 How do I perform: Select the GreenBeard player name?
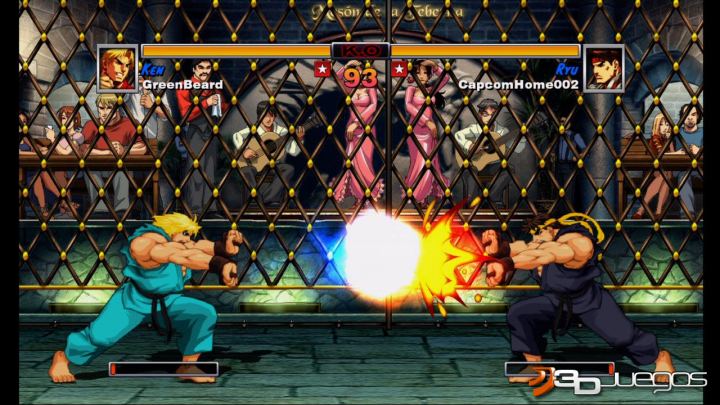tap(182, 85)
